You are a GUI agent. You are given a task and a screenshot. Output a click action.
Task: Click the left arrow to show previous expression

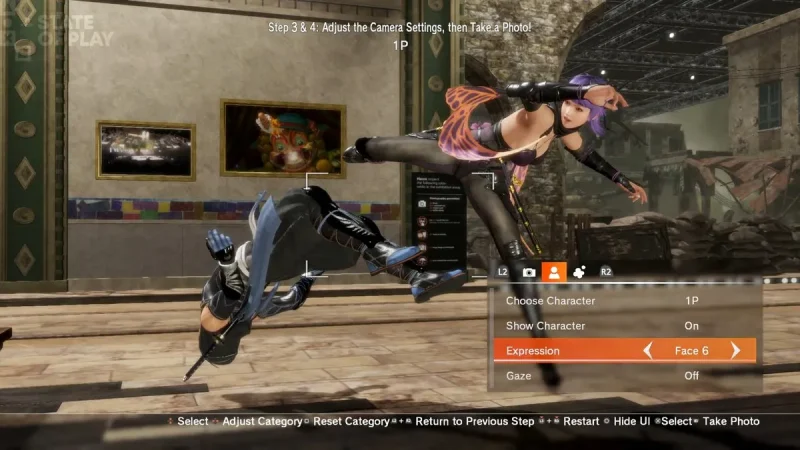[648, 351]
